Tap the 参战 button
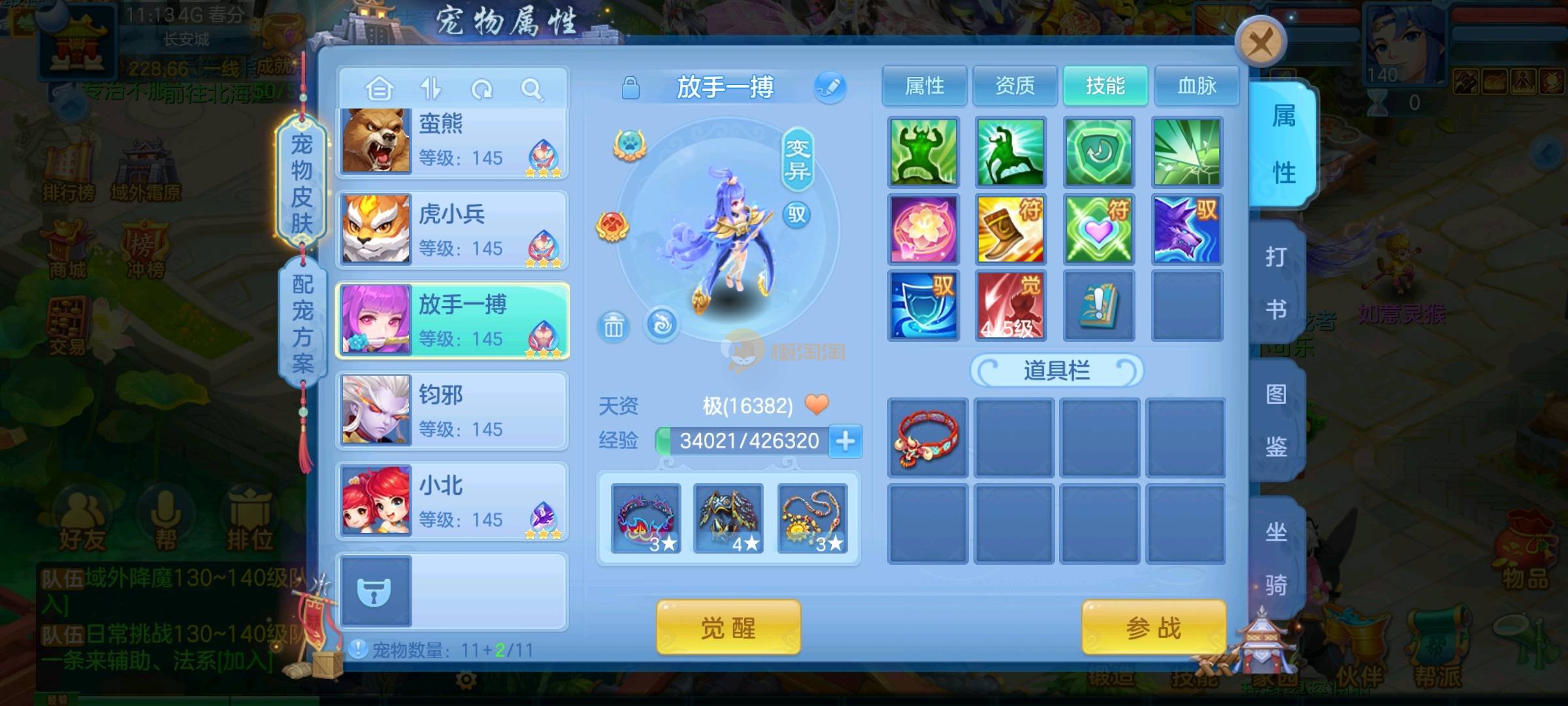1568x706 pixels. coord(1153,628)
